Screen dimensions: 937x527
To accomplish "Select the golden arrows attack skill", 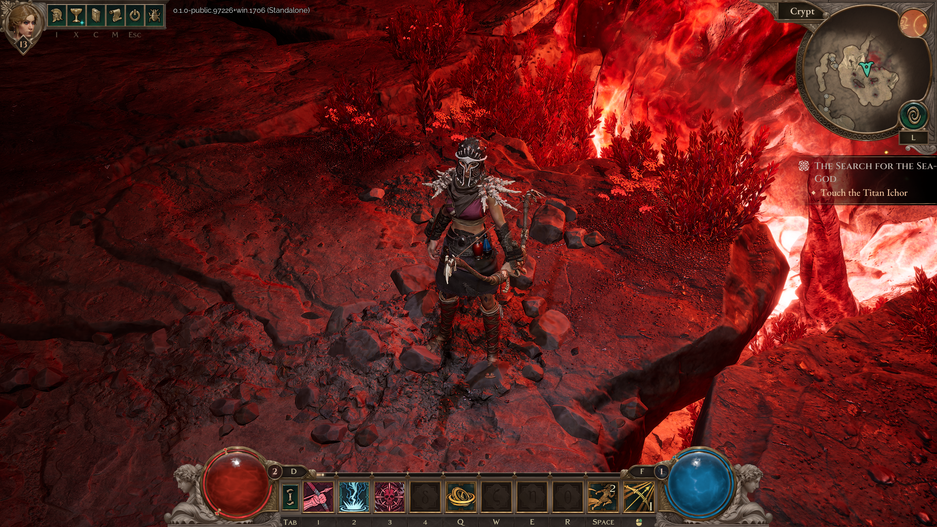I will click(638, 496).
